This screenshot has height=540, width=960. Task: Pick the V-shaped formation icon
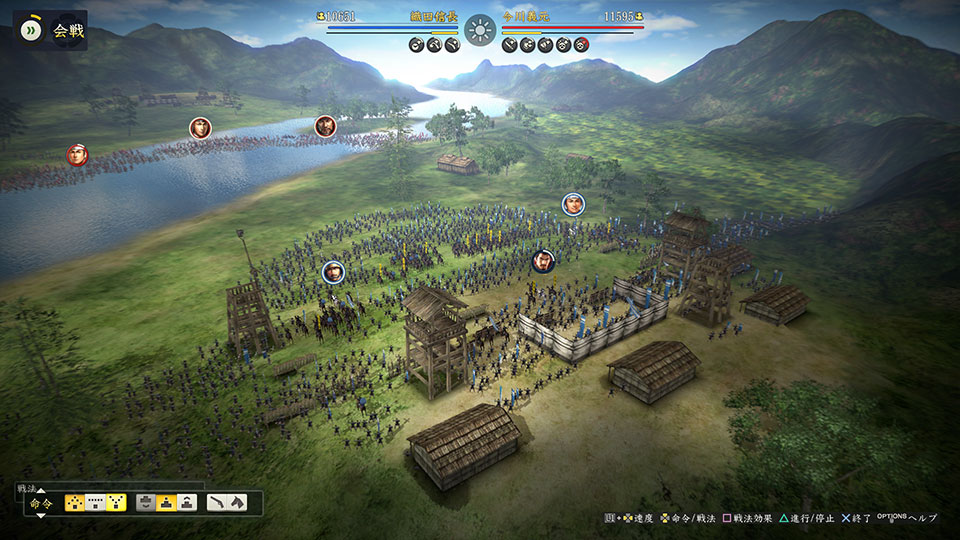(117, 503)
